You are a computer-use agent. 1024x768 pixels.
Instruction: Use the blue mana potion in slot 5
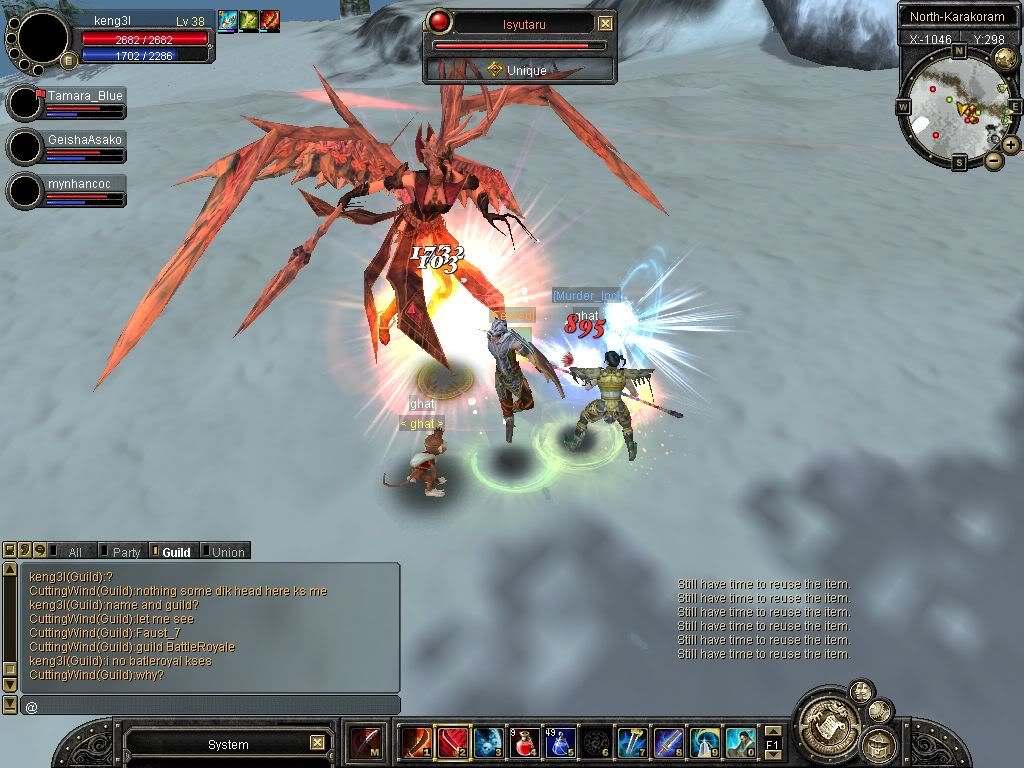pyautogui.click(x=560, y=742)
